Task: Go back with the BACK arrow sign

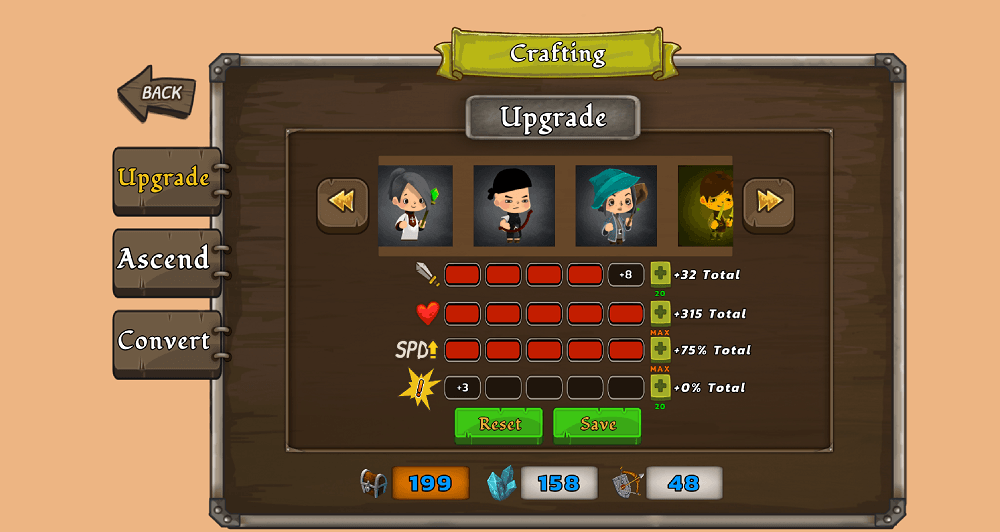Action: [x=157, y=93]
